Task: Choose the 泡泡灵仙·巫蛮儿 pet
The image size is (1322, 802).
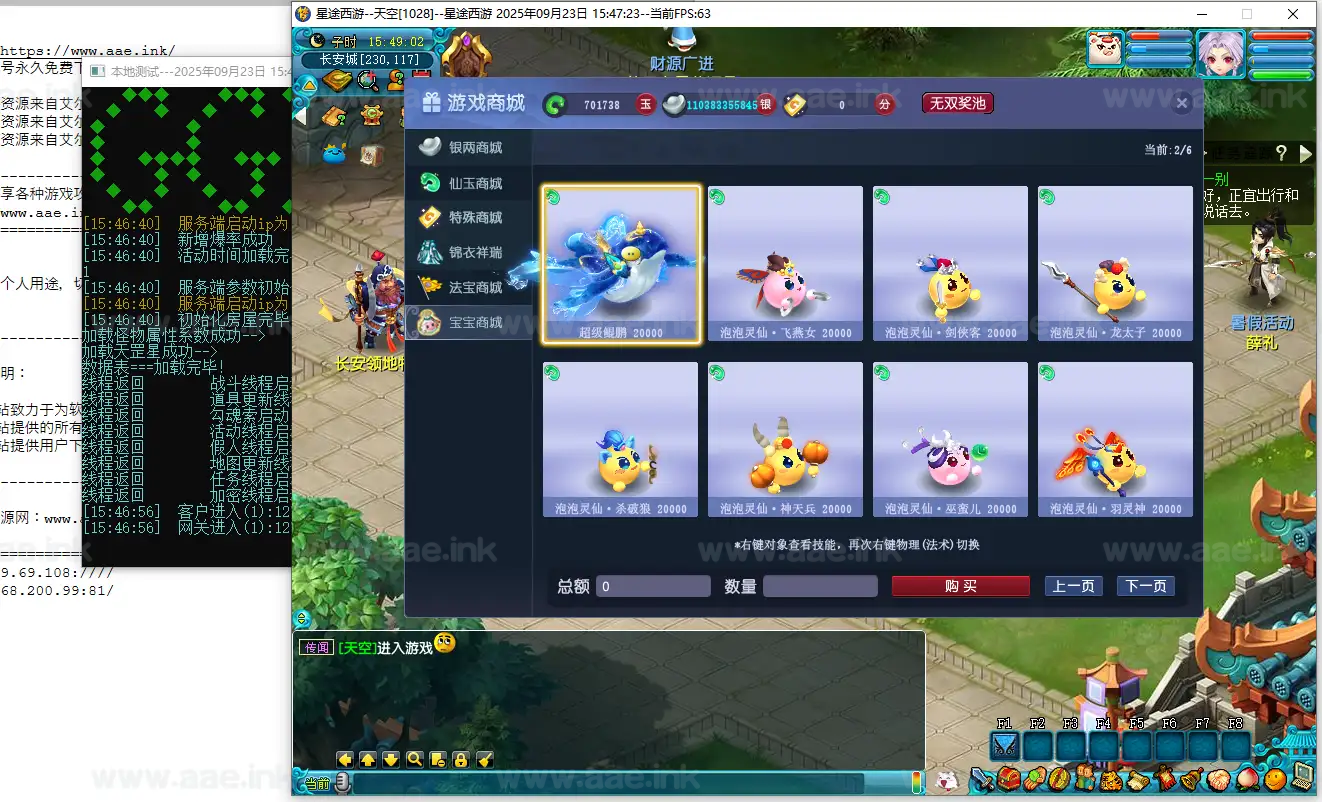Action: click(x=950, y=440)
